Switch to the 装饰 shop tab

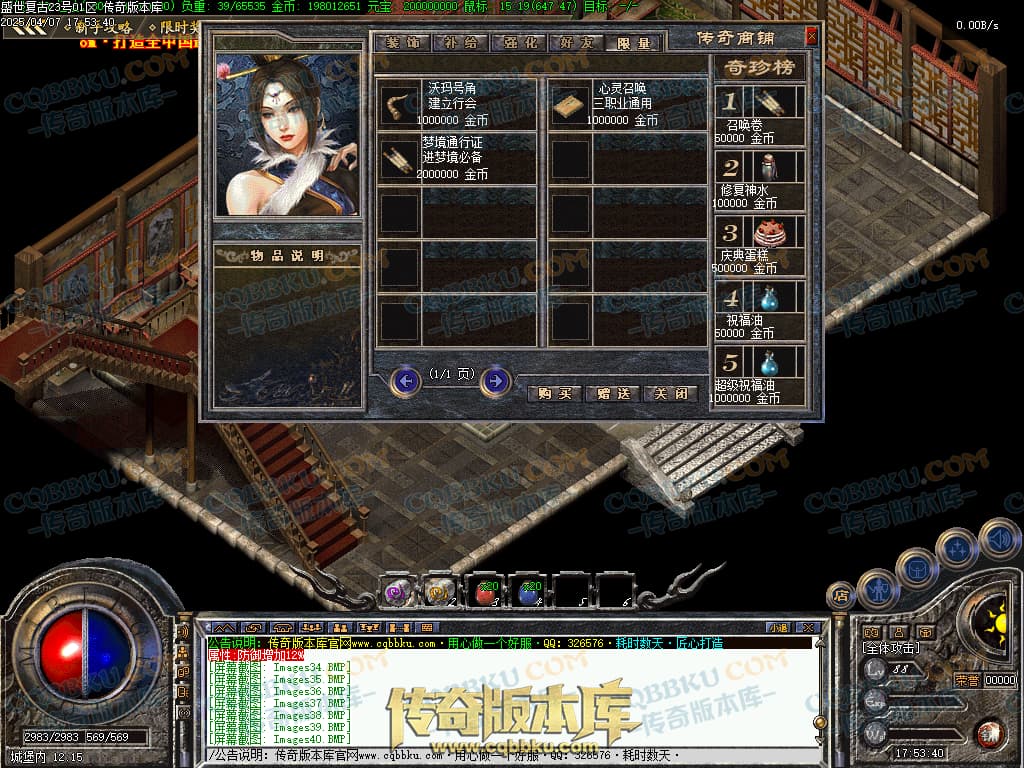click(402, 43)
